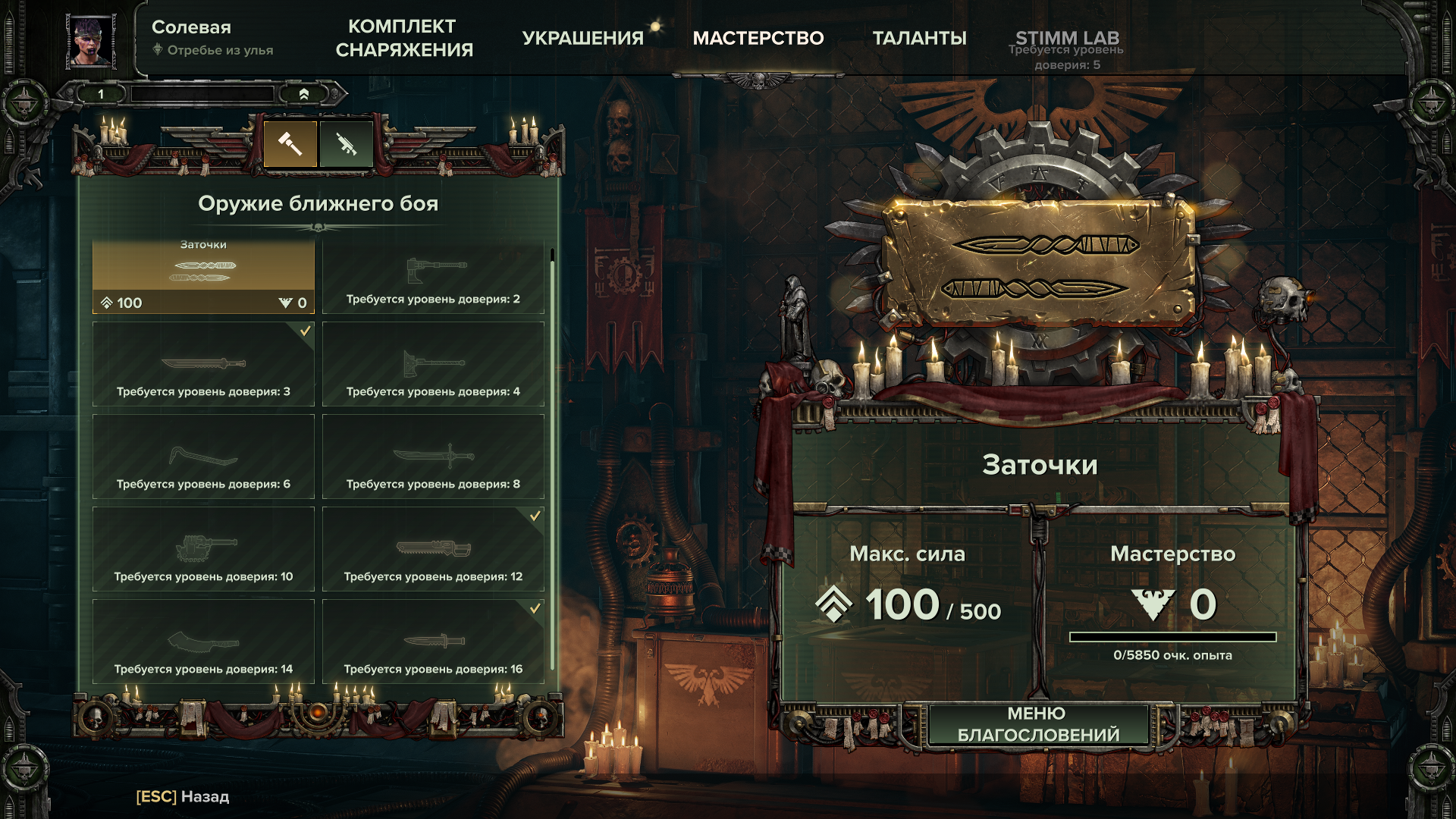
Task: Pick the weapon requiring trust level 3
Action: (203, 364)
